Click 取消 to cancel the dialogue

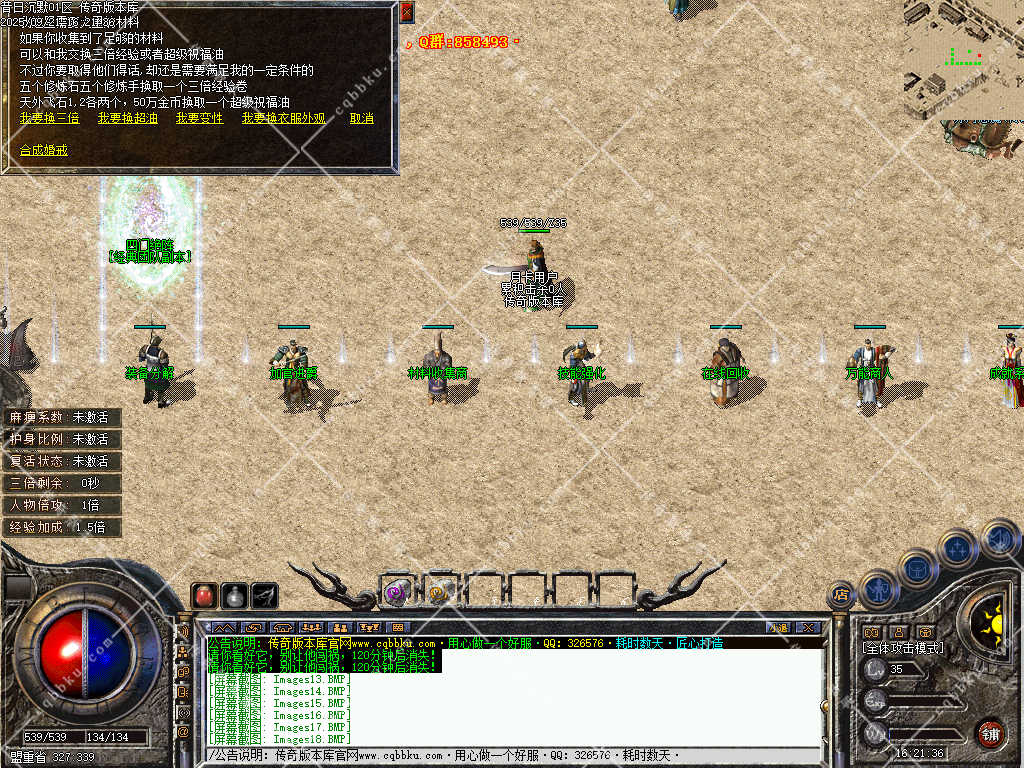coord(361,118)
